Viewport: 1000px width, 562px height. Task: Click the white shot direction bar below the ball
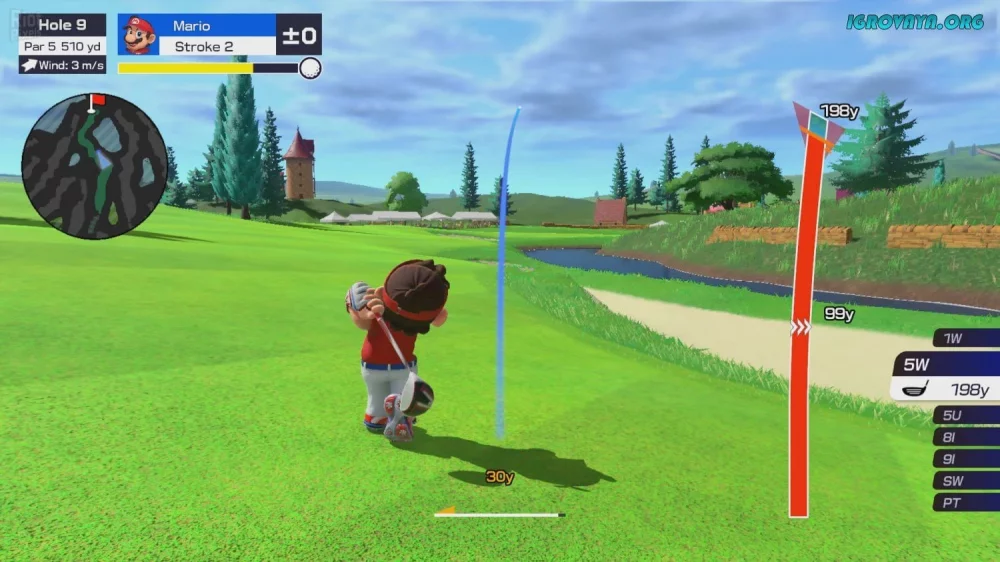500,515
